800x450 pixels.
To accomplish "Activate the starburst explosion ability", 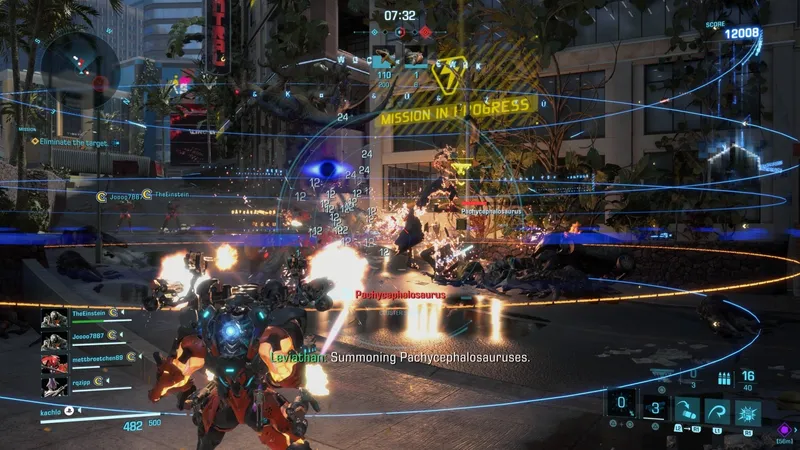I will pyautogui.click(x=748, y=409).
